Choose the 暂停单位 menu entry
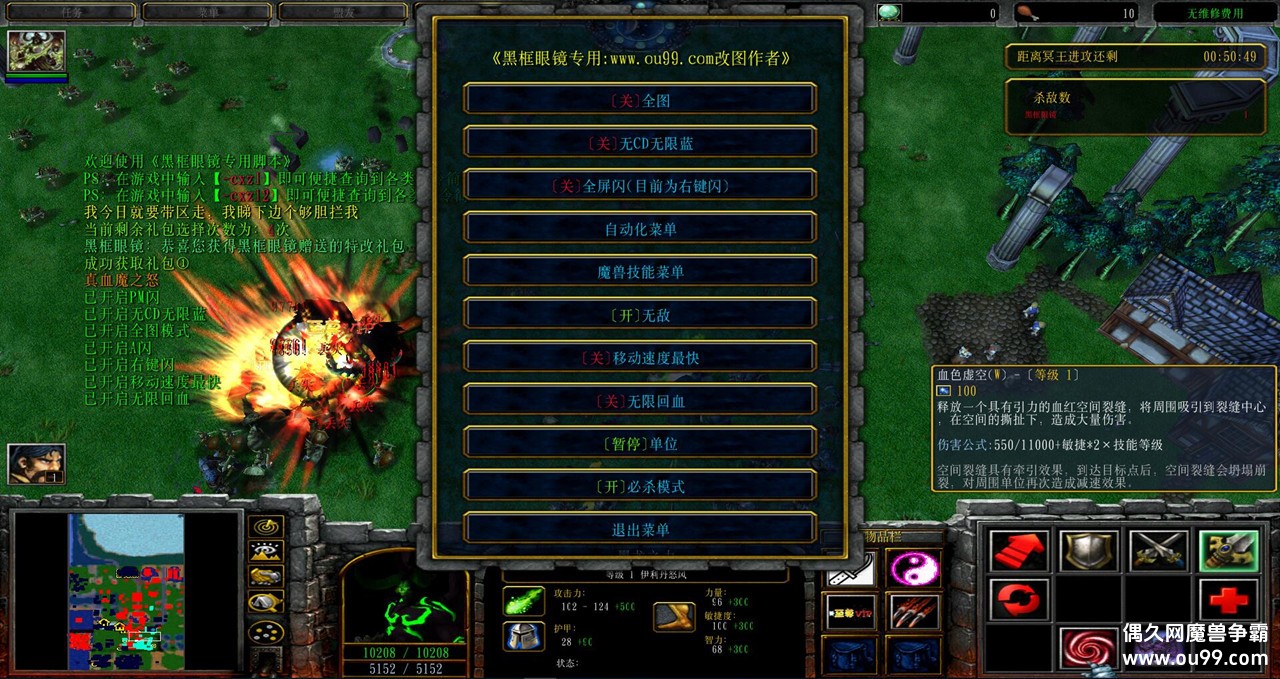The image size is (1280, 679). 640,444
